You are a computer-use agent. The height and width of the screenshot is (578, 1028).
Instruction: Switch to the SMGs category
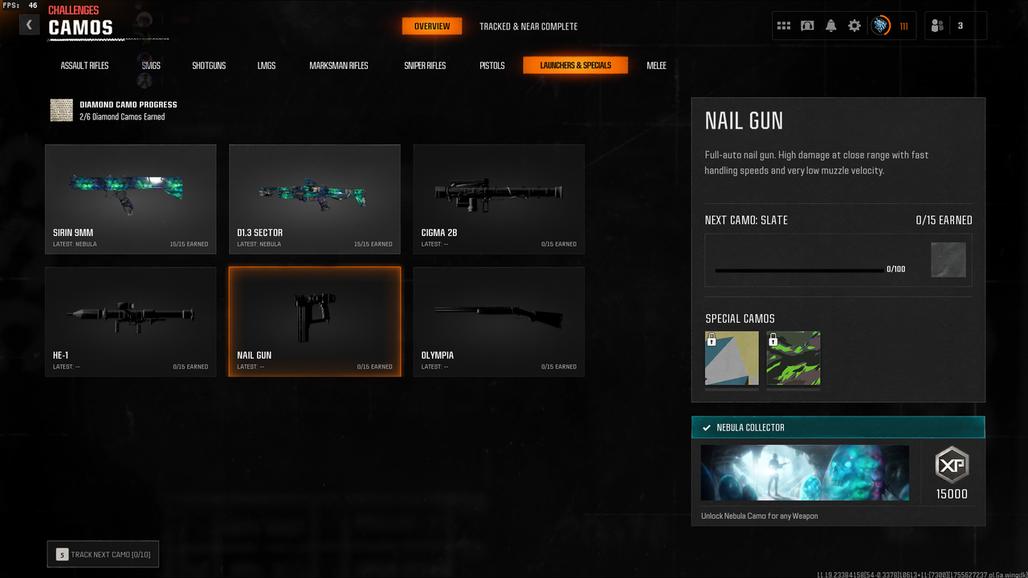[151, 66]
